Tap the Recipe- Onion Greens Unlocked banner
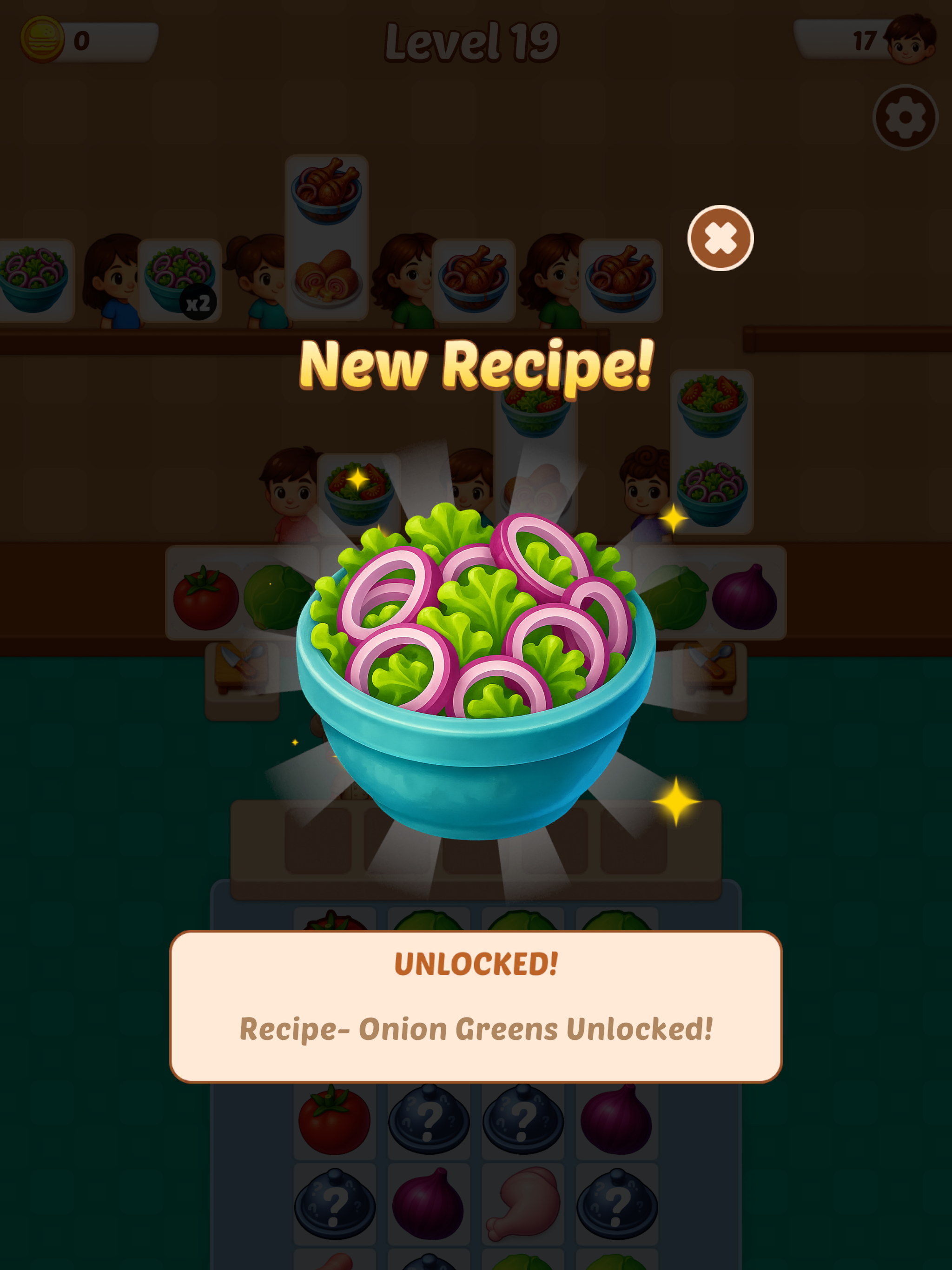 click(476, 1031)
